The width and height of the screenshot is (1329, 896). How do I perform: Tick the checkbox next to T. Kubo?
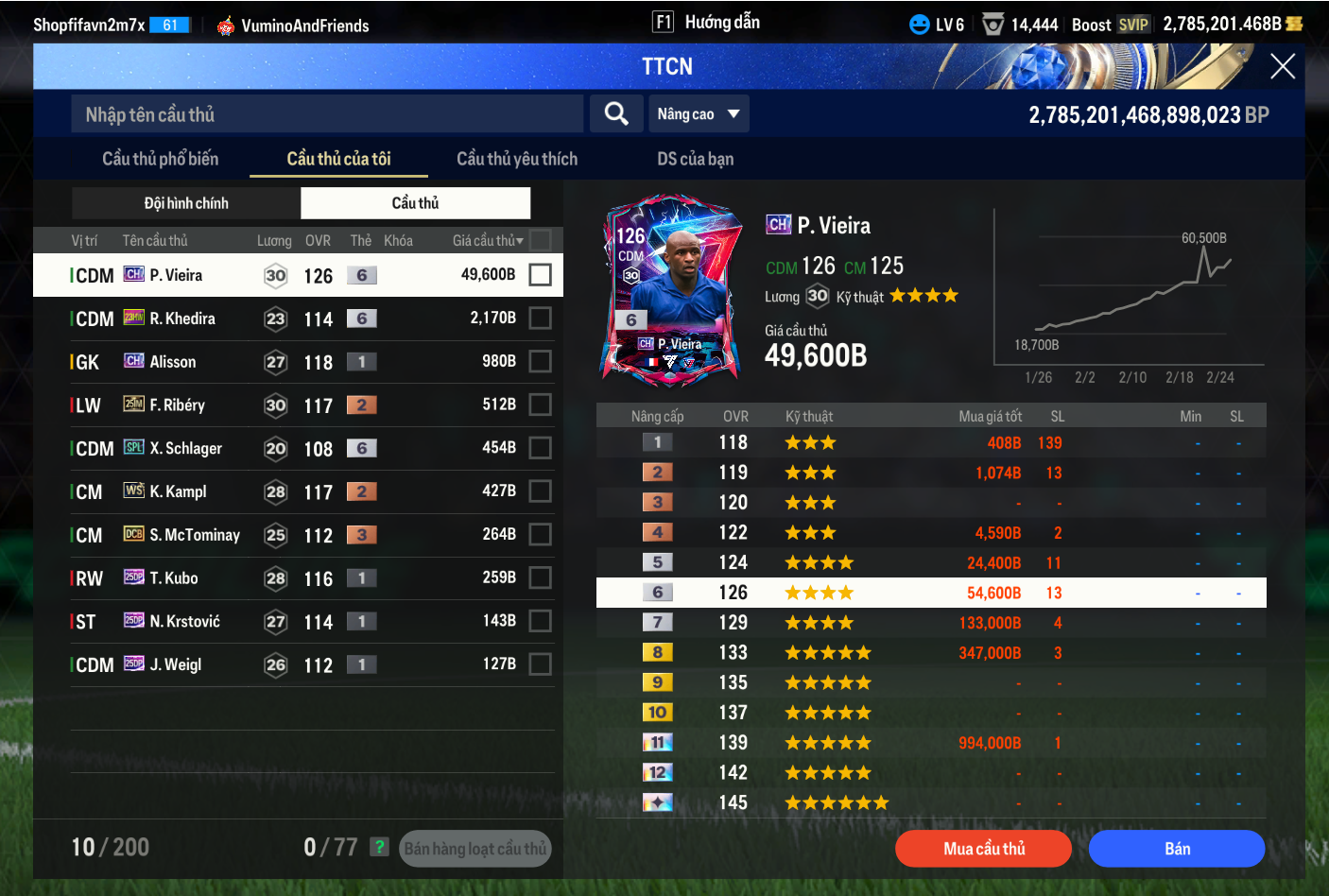point(540,577)
